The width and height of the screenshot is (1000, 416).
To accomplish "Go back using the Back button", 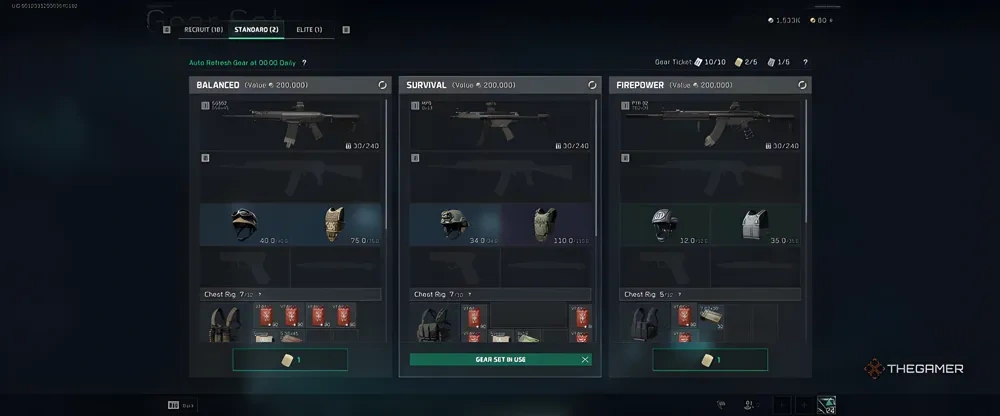I will [181, 404].
